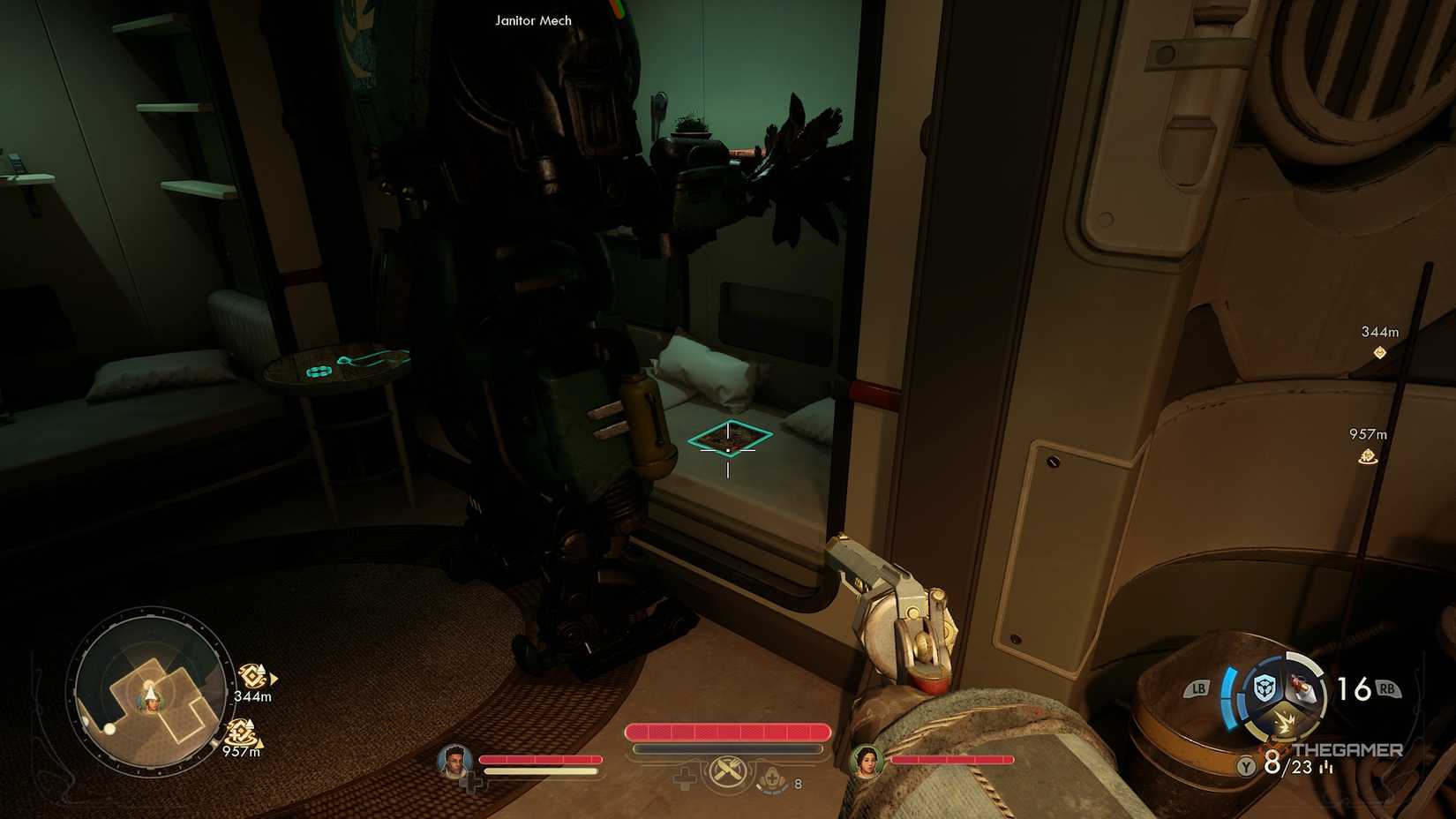Select the crossed-utensils provisions icon
The width and height of the screenshot is (1456, 819).
point(727,770)
